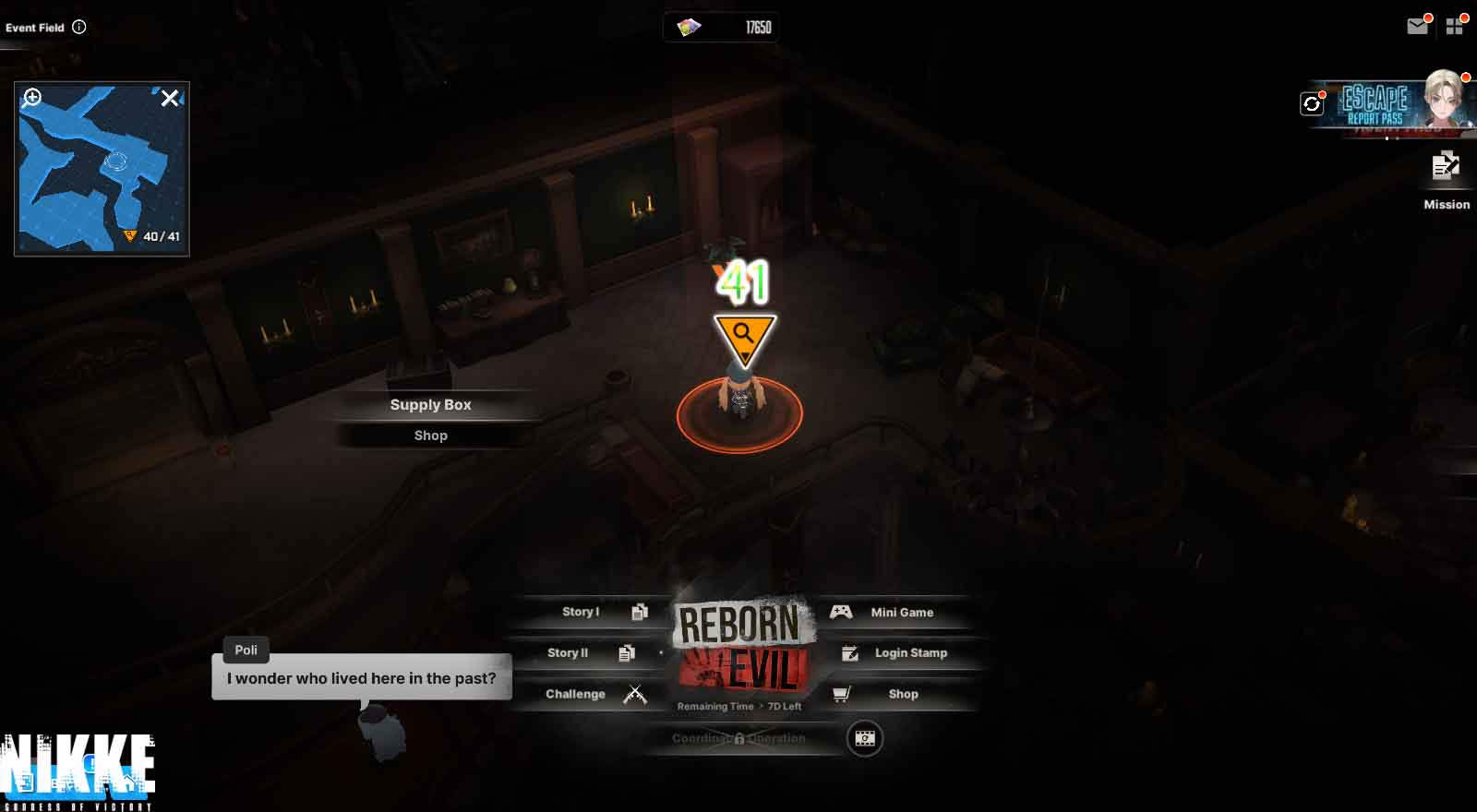Close the minimap with the X button
Image resolution: width=1477 pixels, height=812 pixels.
(x=170, y=98)
